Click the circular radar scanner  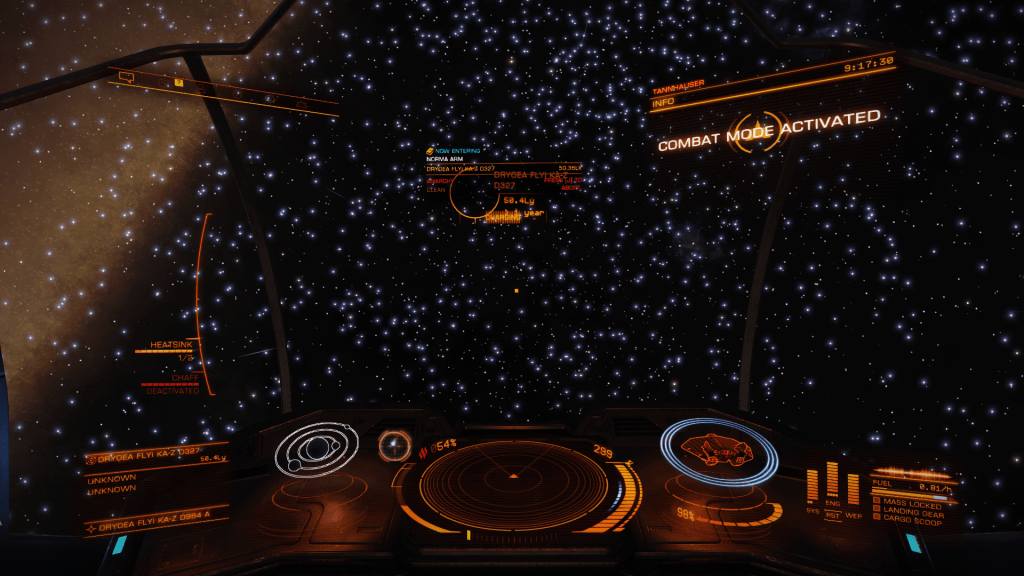511,481
